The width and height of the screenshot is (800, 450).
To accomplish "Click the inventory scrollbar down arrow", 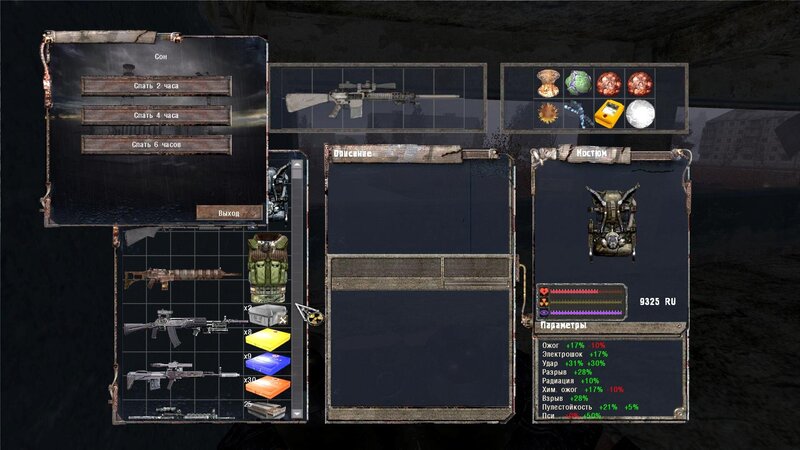I will click(x=297, y=412).
